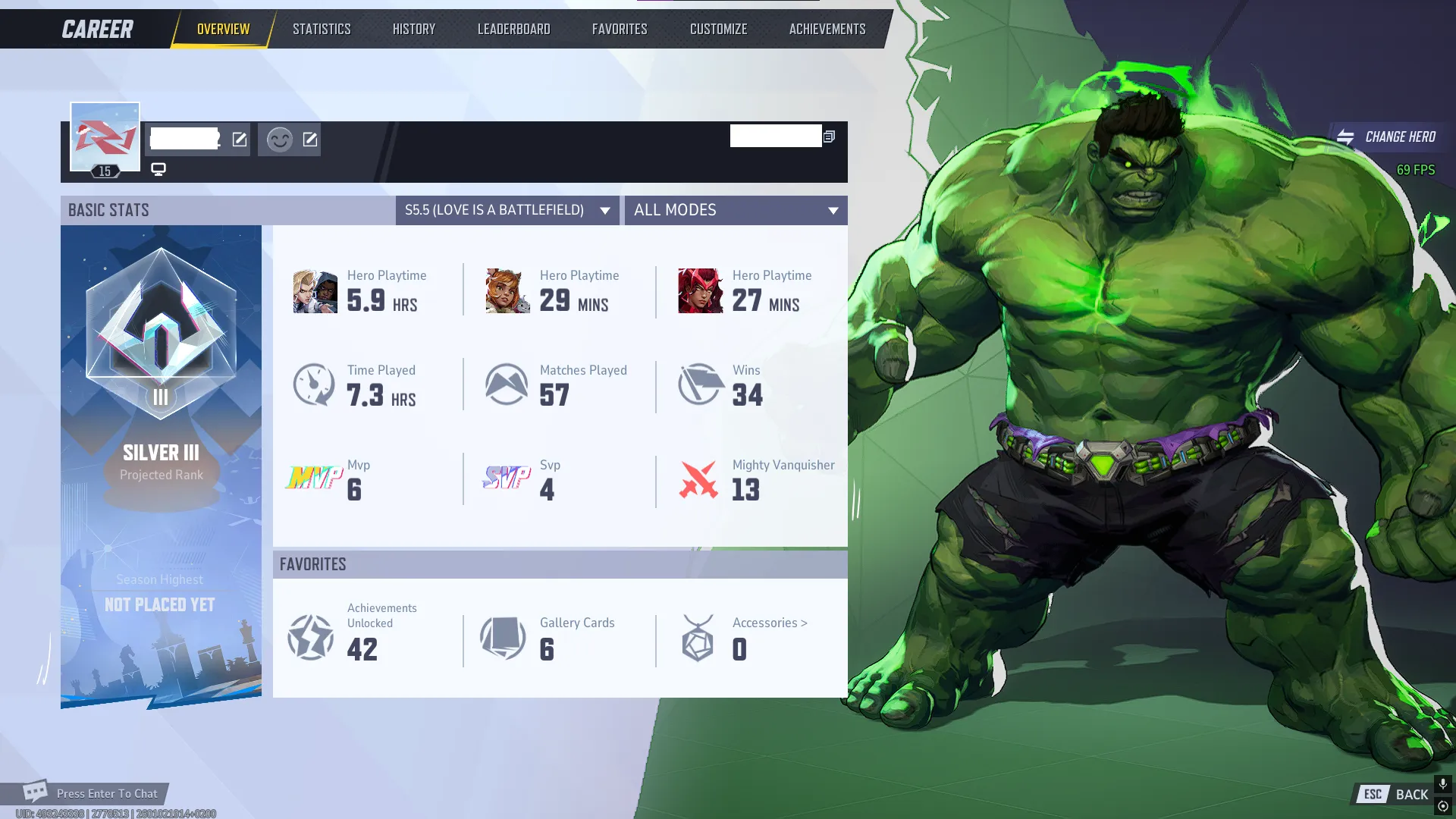Image resolution: width=1456 pixels, height=819 pixels.
Task: Click the SVP emblem icon
Action: [x=506, y=479]
